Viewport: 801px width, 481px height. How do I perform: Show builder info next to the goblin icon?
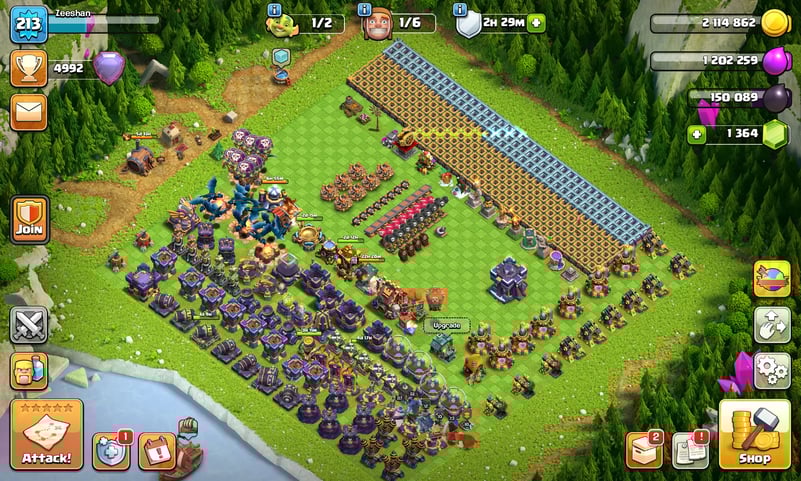(273, 10)
